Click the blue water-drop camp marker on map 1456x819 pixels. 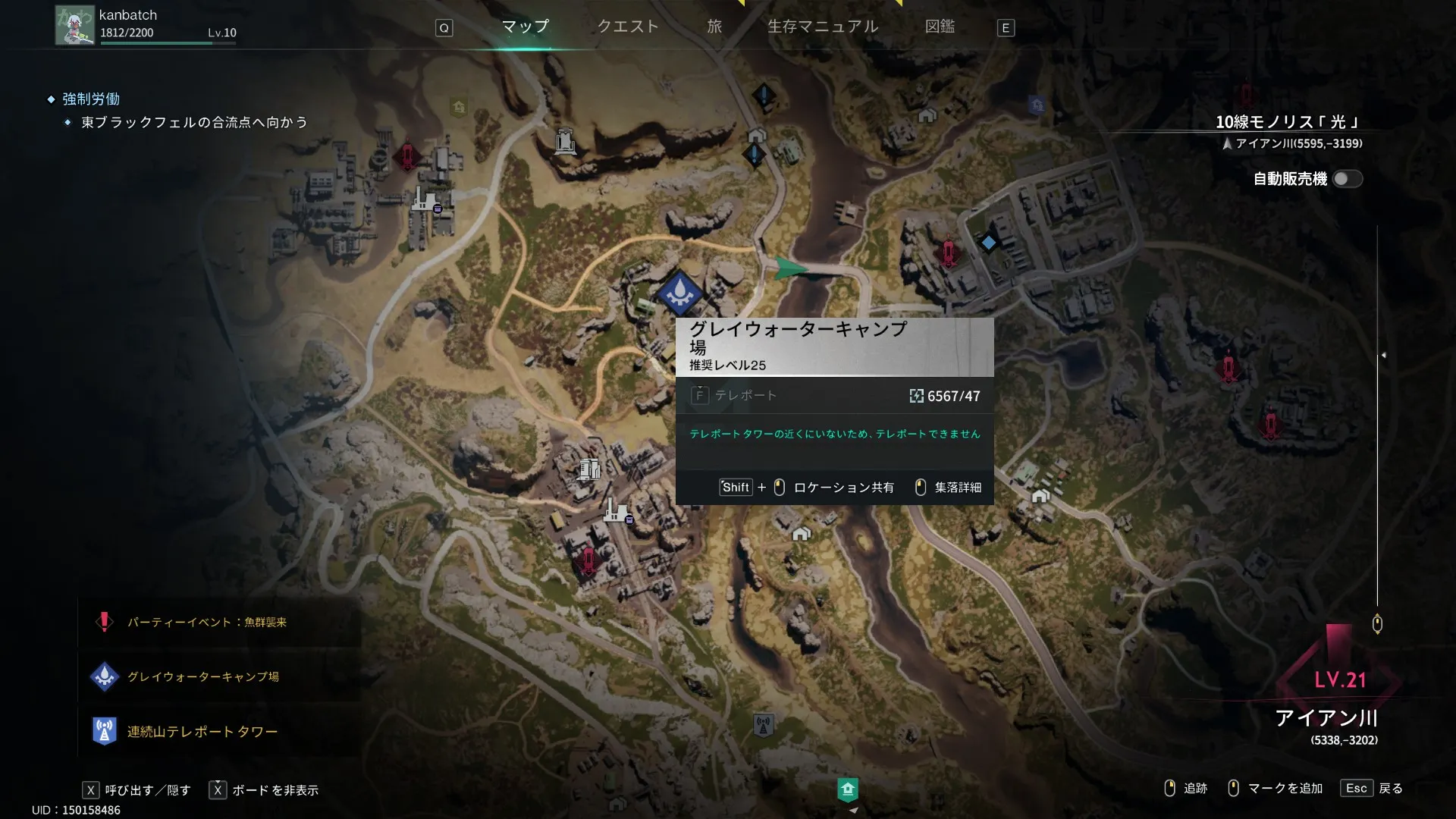tap(679, 292)
